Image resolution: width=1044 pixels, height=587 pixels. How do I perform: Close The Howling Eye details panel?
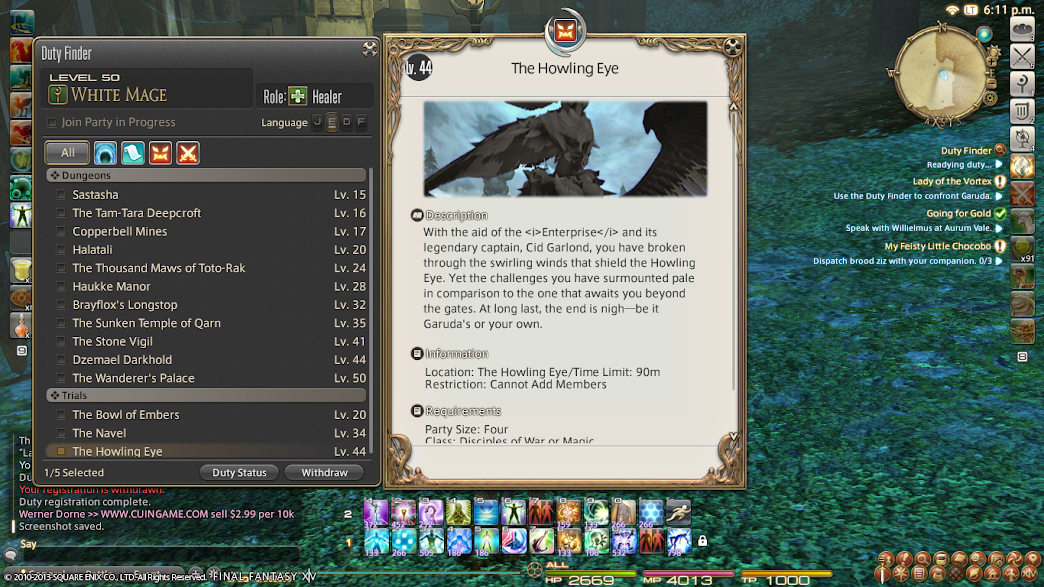pyautogui.click(x=735, y=47)
